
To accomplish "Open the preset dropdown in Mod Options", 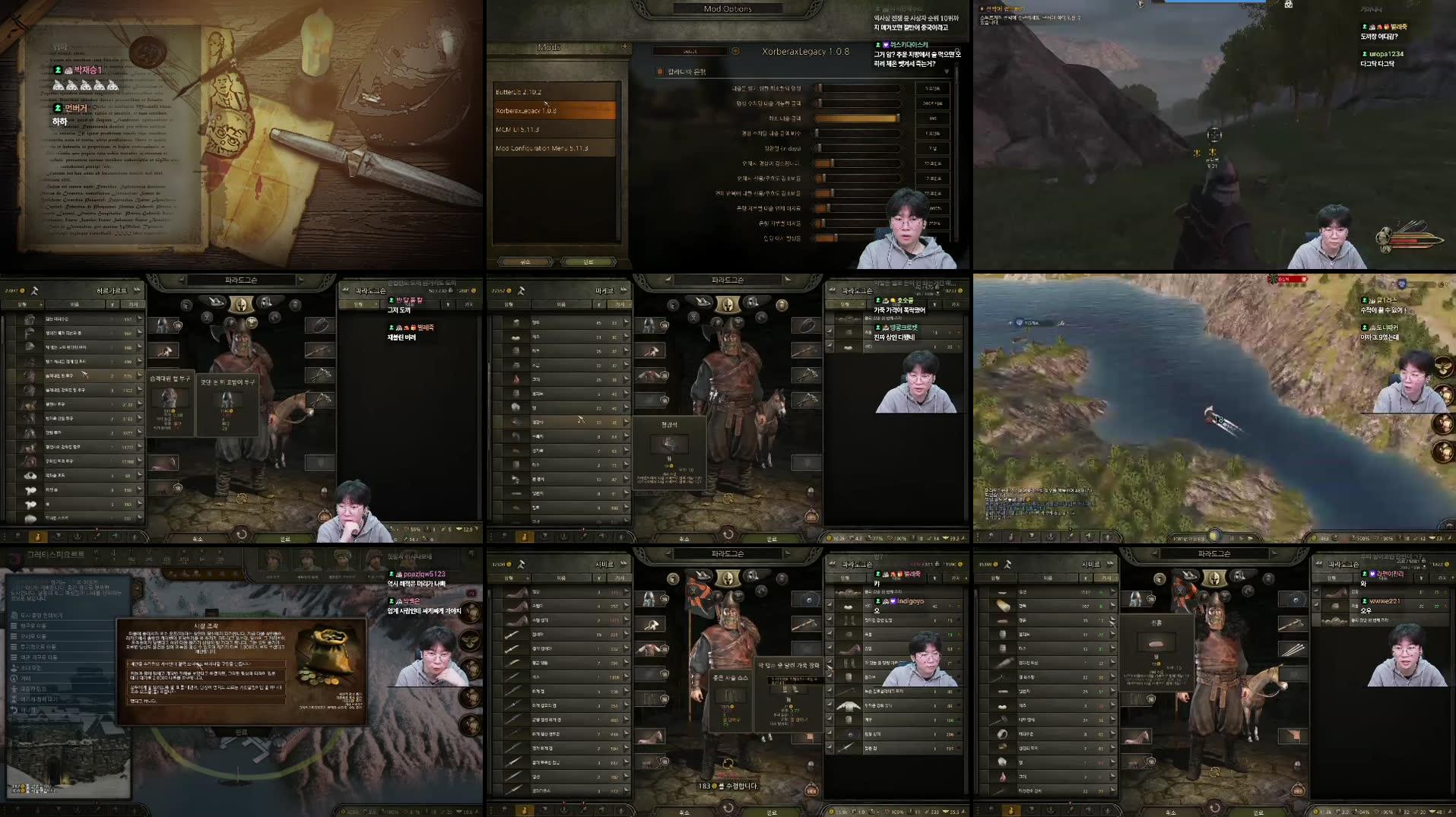I will click(x=690, y=51).
